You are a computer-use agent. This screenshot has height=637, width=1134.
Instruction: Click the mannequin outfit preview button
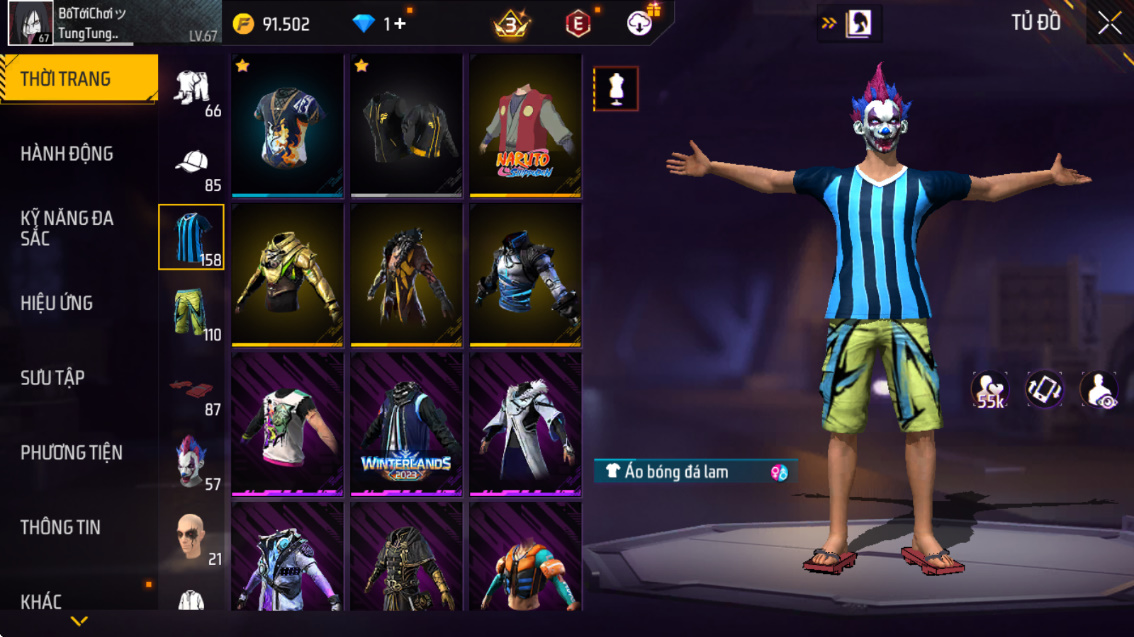[616, 89]
